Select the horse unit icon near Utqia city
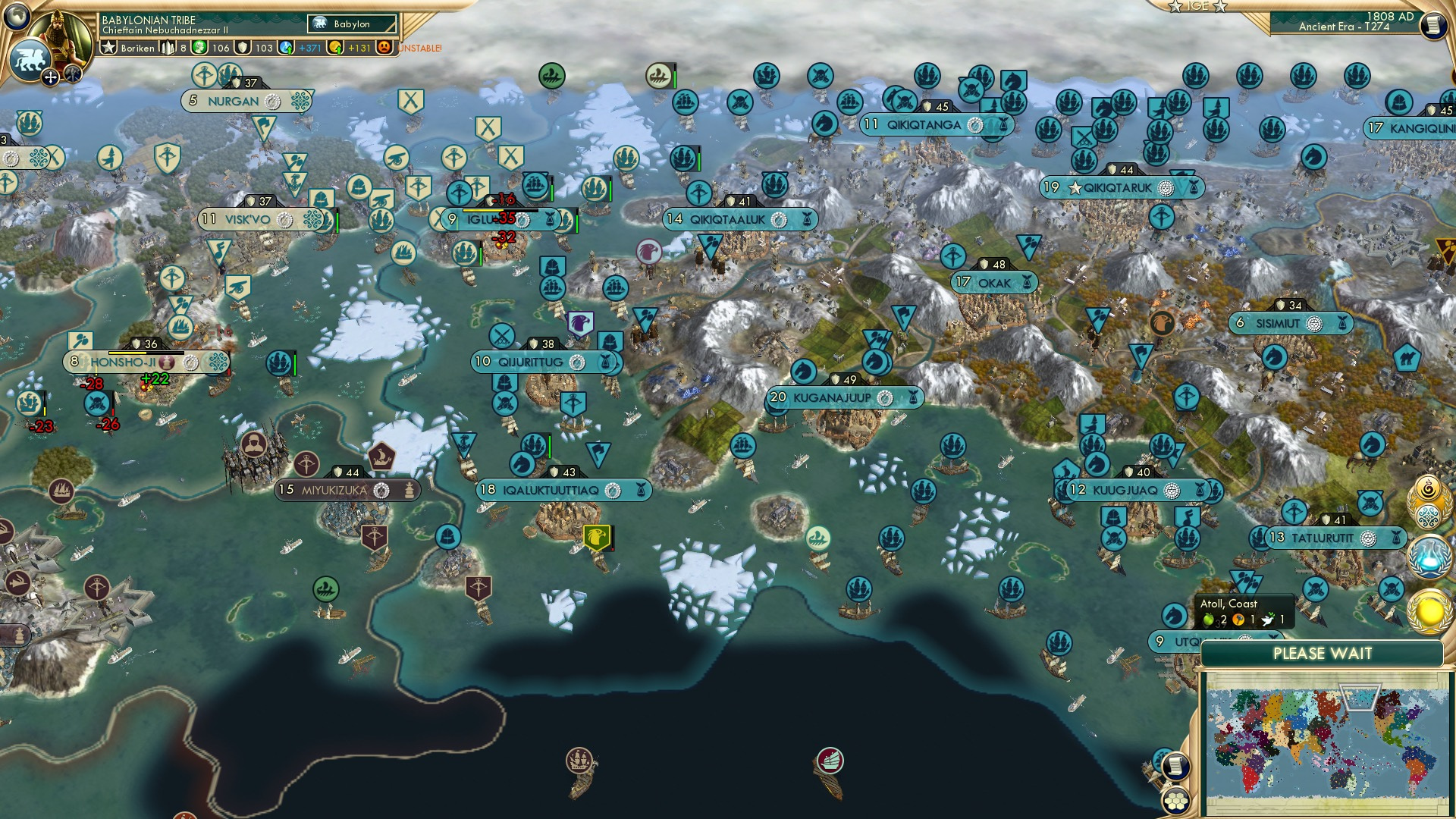 coord(1174,617)
